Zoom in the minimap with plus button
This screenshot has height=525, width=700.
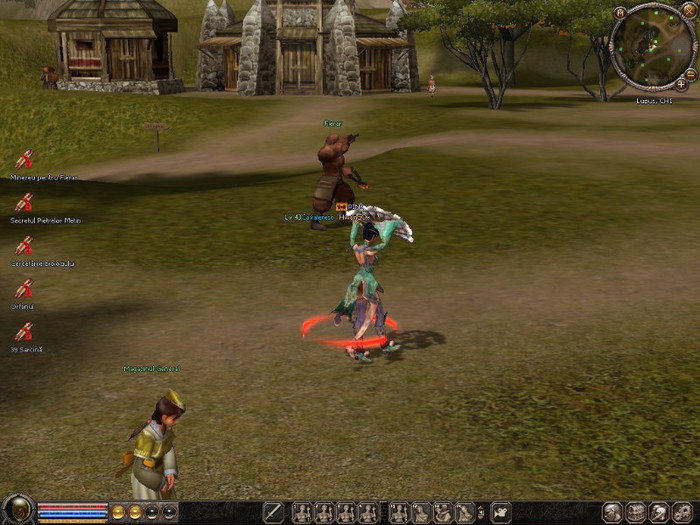pyautogui.click(x=682, y=85)
